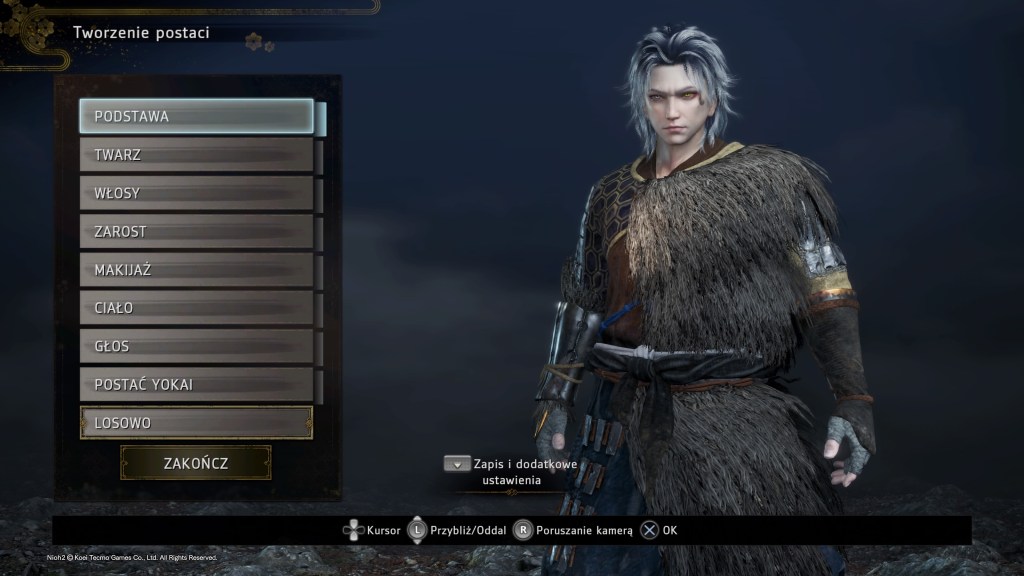Open the GŁOS voice selection
The height and width of the screenshot is (576, 1024).
point(197,346)
